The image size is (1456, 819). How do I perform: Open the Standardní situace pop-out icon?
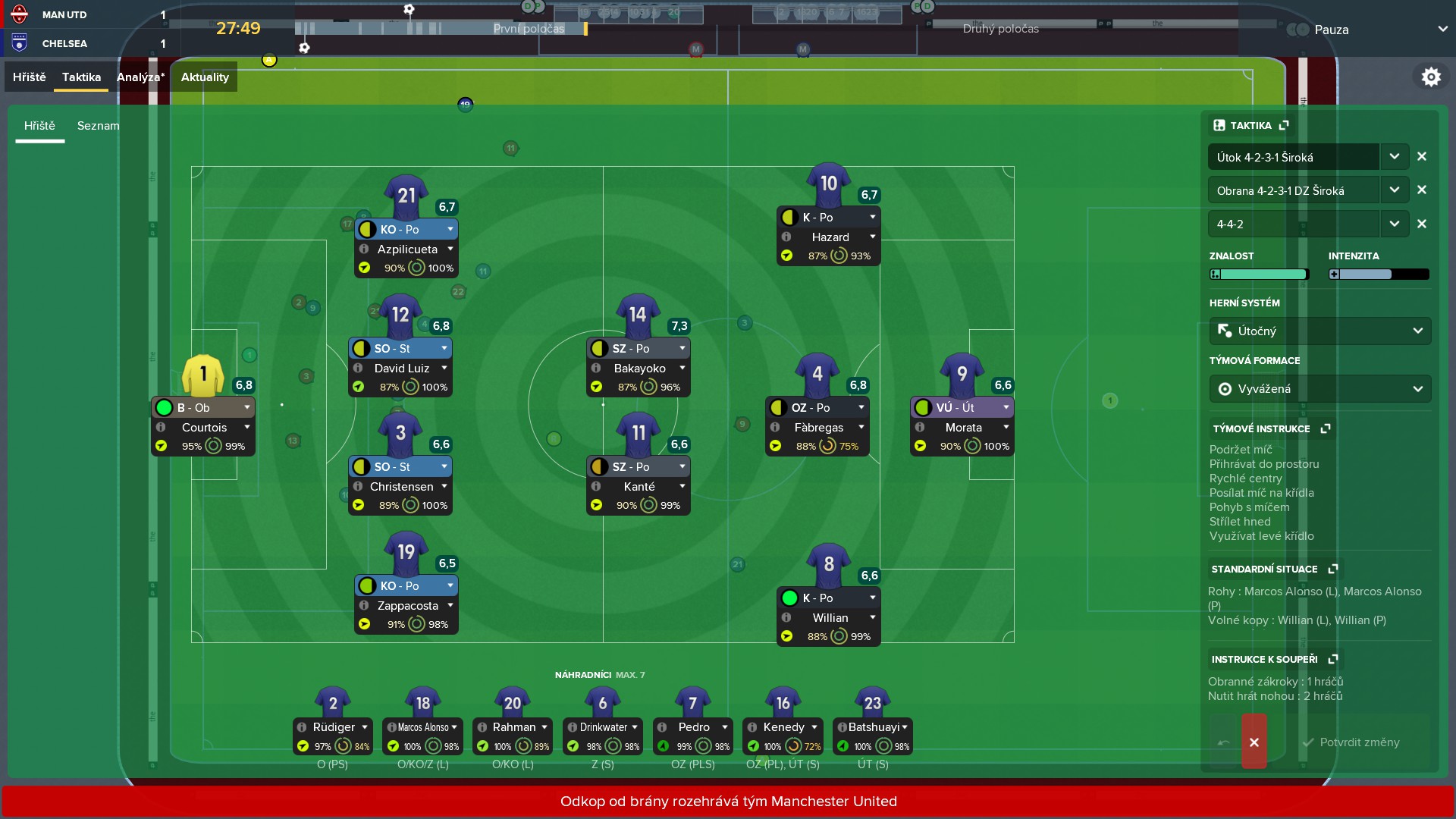1335,569
